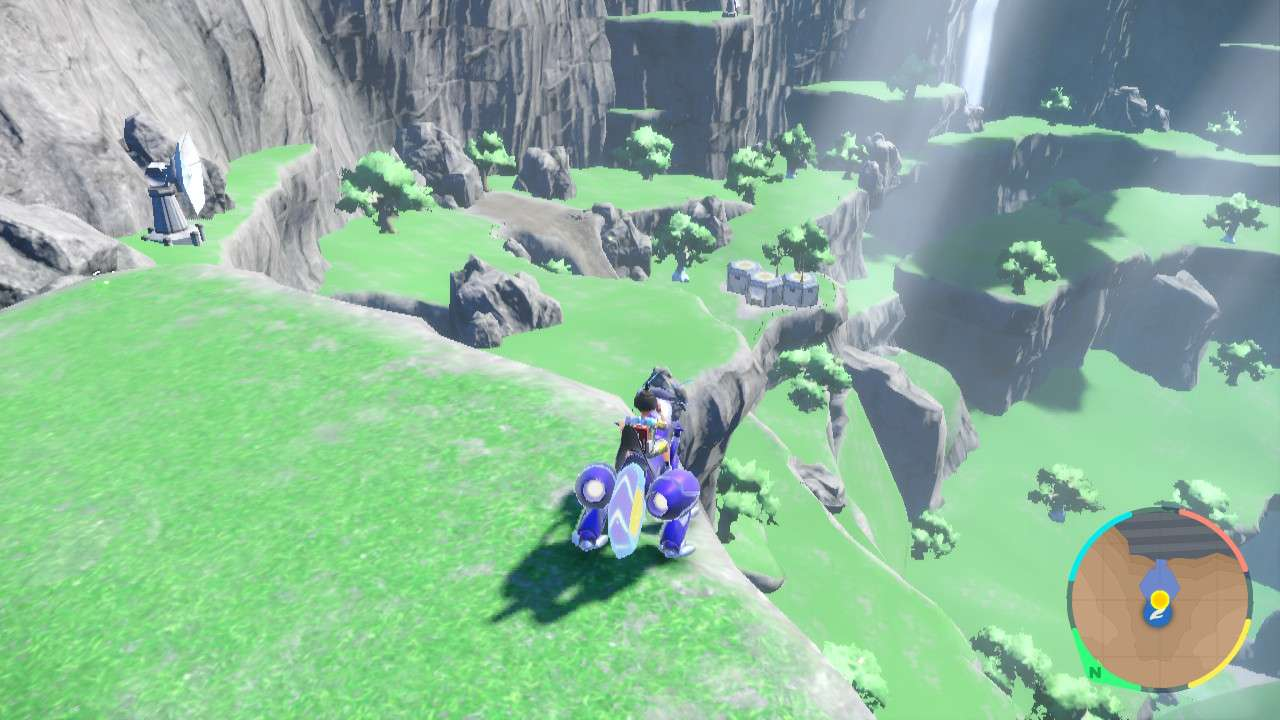
Task: Click the green N compass letter on the minimap
Action: 1095,673
